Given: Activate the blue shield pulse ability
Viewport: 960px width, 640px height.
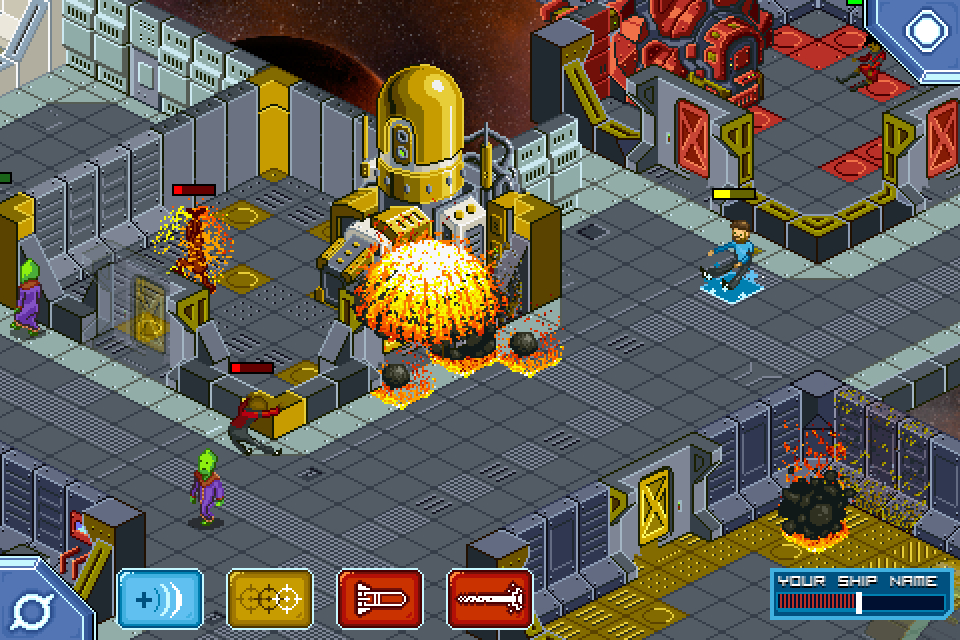Looking at the screenshot, I should [160, 599].
